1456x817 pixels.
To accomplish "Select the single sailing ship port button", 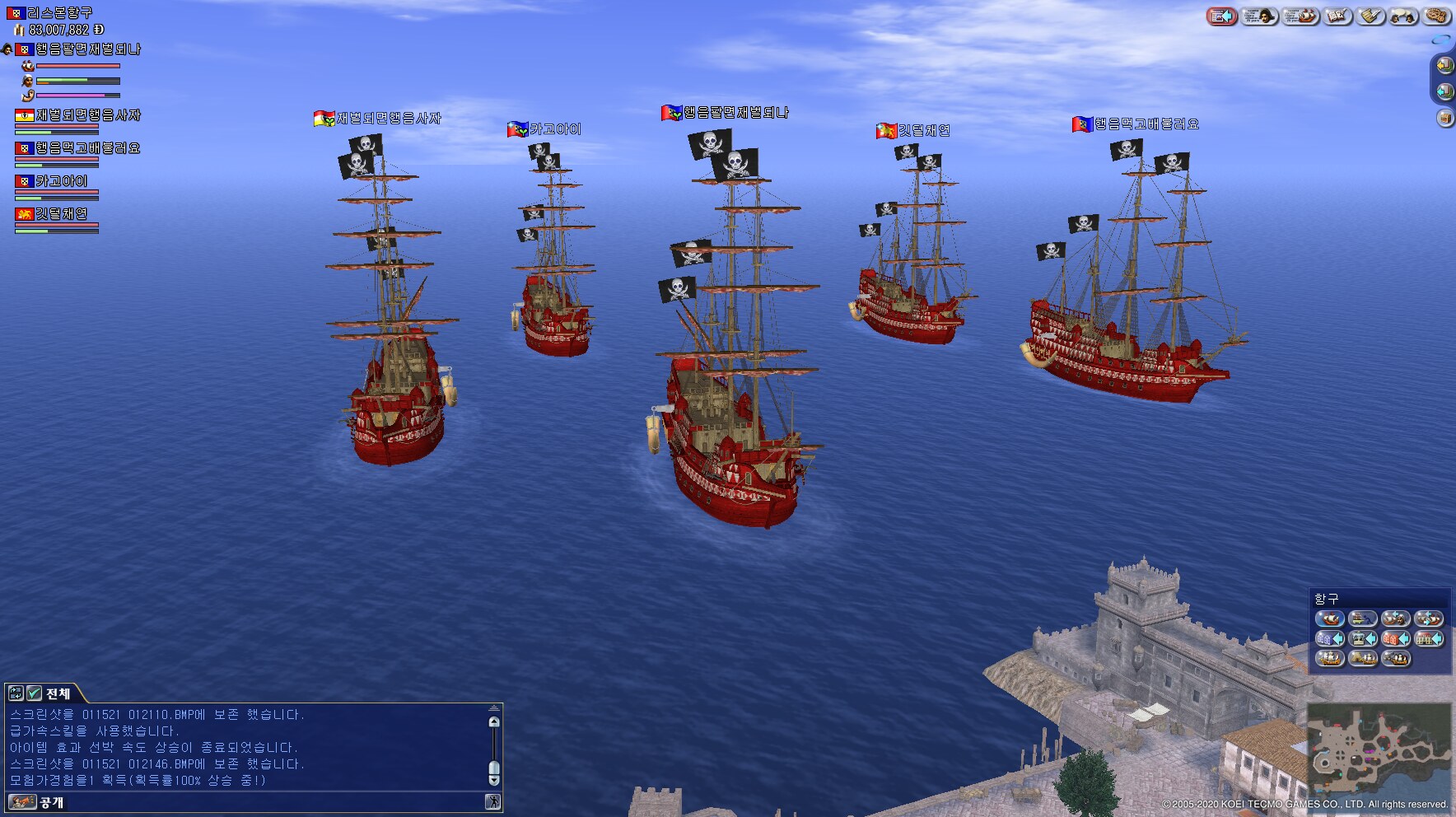I will (x=1329, y=619).
